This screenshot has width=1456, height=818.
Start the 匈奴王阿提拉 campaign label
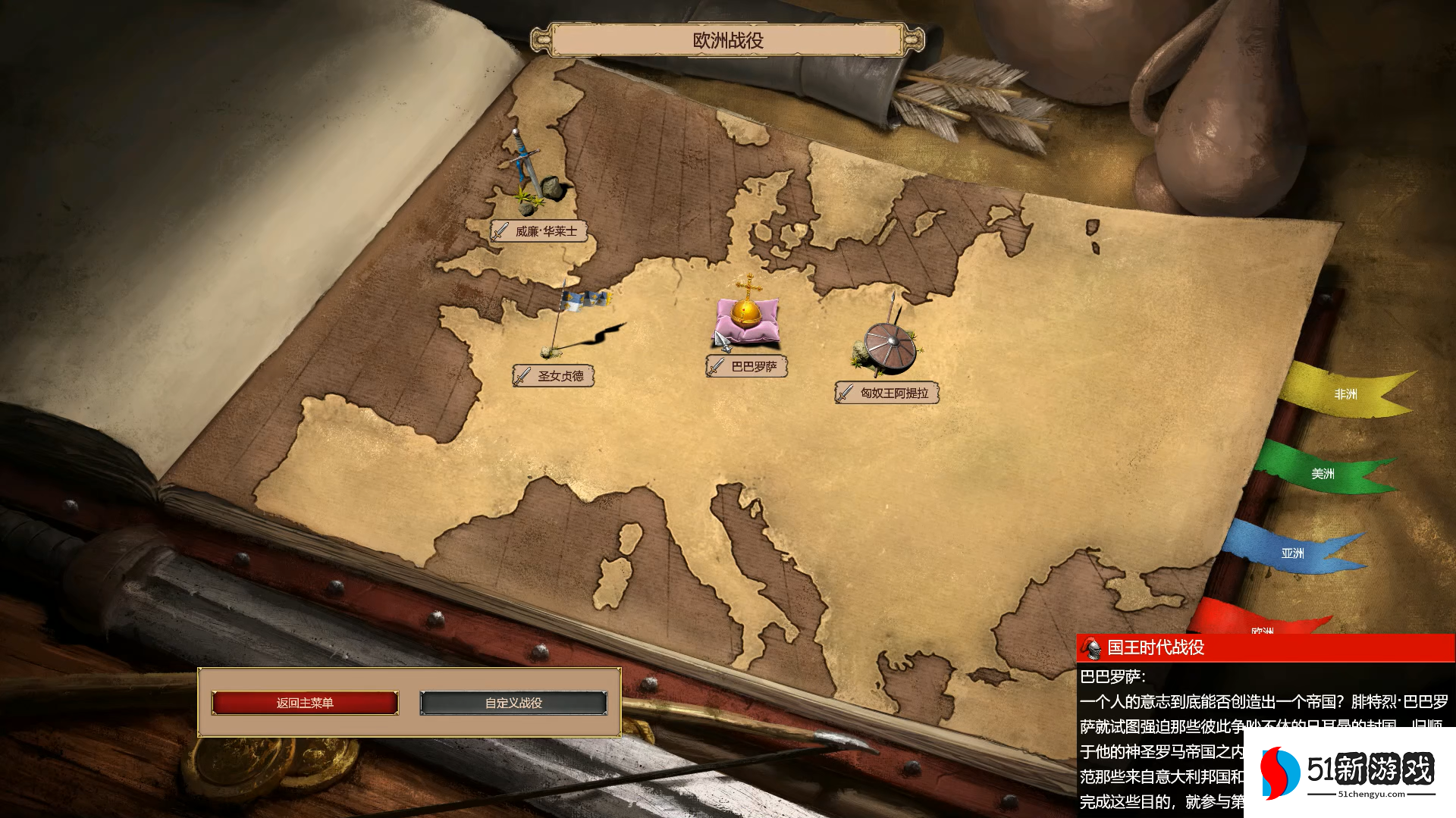[x=887, y=393]
